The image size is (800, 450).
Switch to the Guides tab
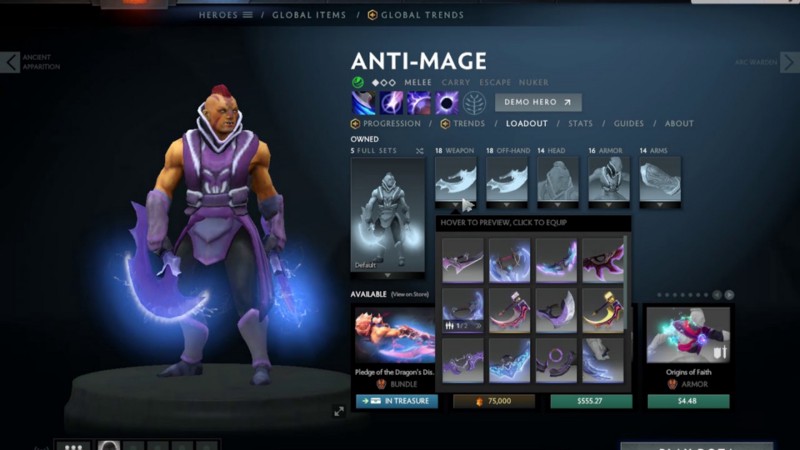[628, 124]
